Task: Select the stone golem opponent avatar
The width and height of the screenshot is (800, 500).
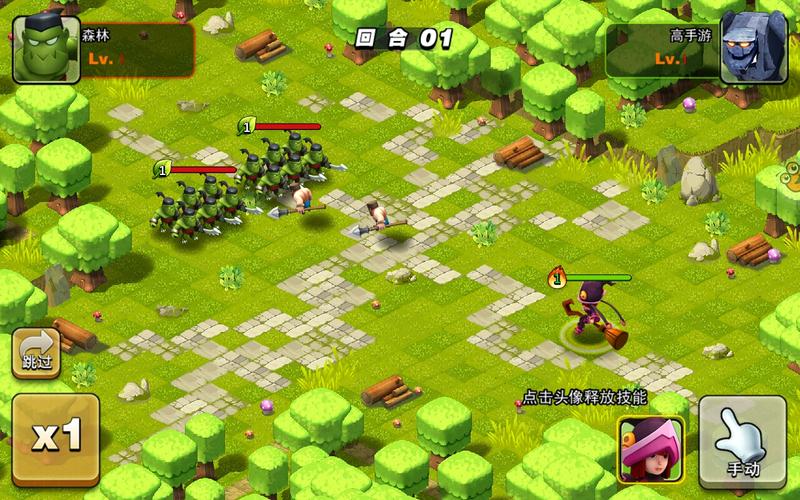Action: click(x=754, y=47)
